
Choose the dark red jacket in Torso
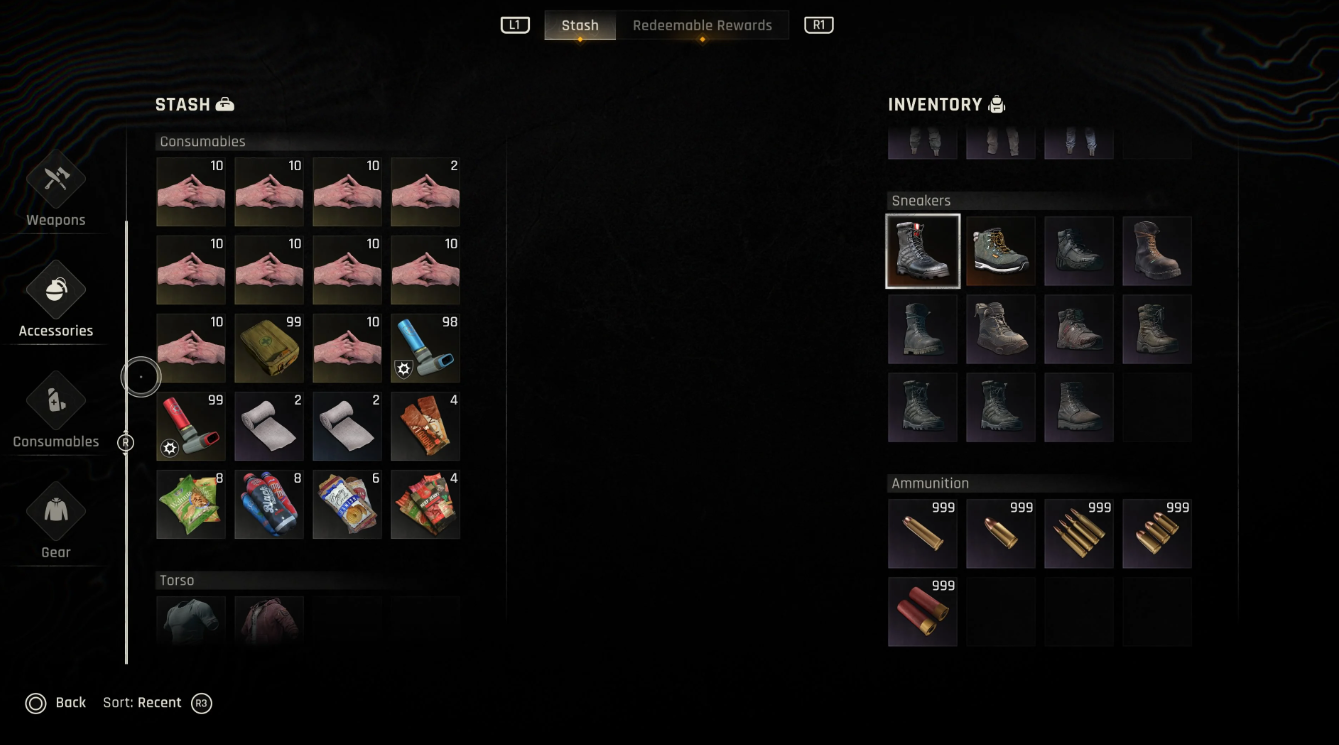[269, 621]
